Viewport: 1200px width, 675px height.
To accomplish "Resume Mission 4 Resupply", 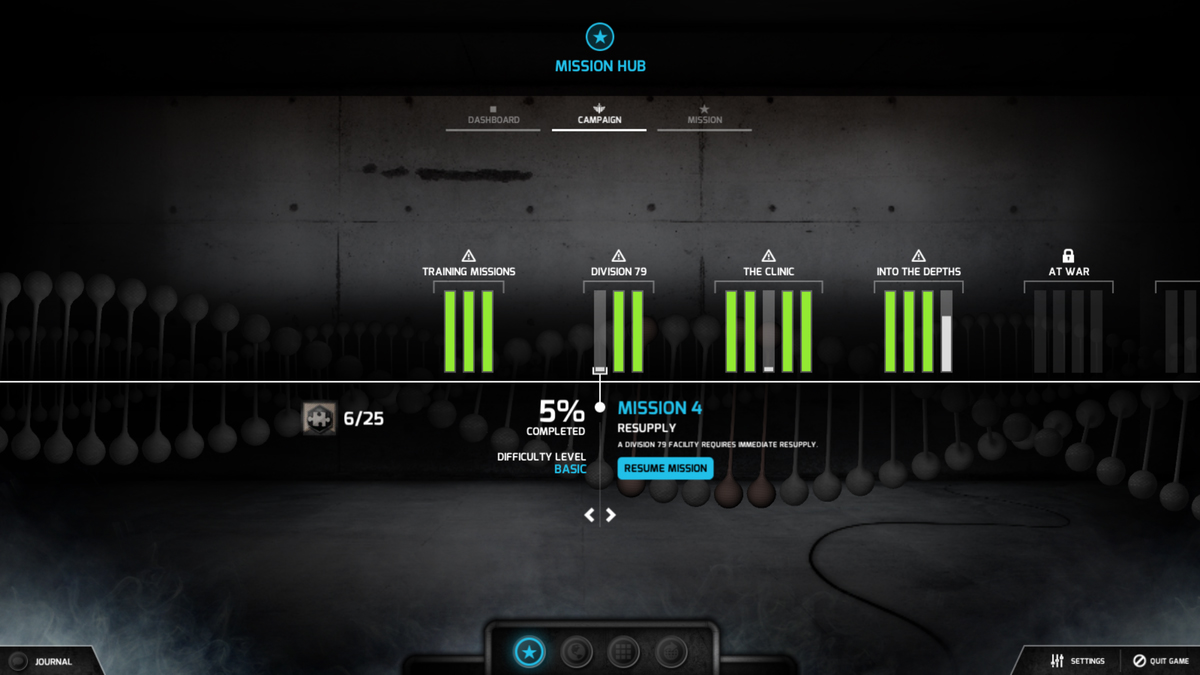I will click(x=665, y=468).
